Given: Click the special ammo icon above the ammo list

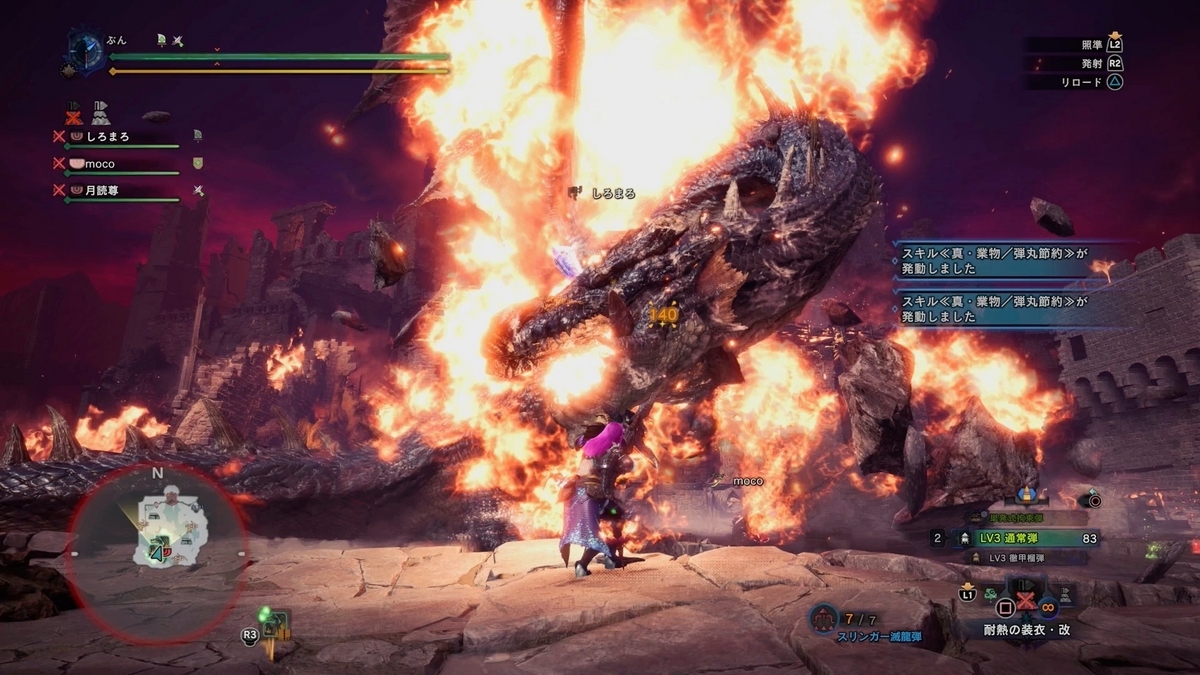Looking at the screenshot, I should point(1025,495).
